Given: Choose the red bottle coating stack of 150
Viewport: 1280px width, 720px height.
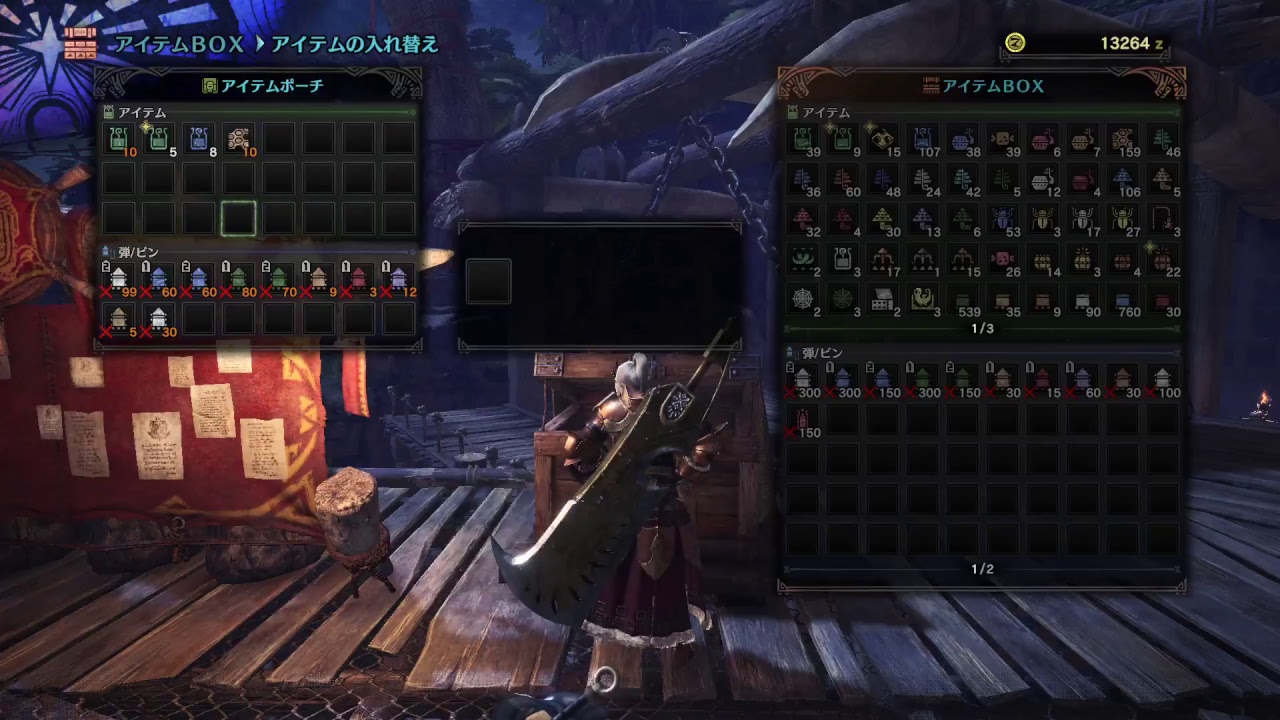Looking at the screenshot, I should coord(803,419).
